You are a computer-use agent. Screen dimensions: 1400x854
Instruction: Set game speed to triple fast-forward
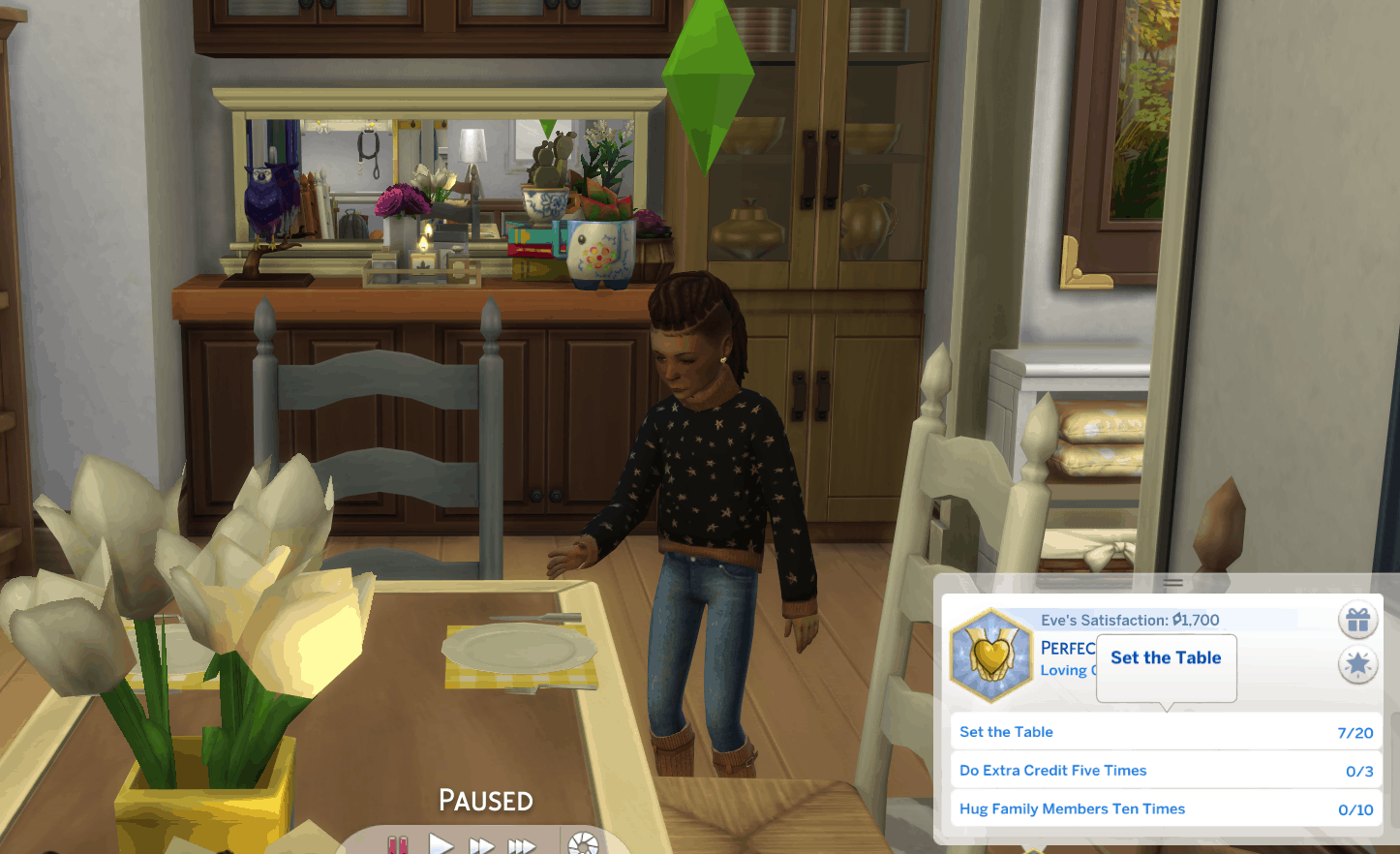(522, 846)
